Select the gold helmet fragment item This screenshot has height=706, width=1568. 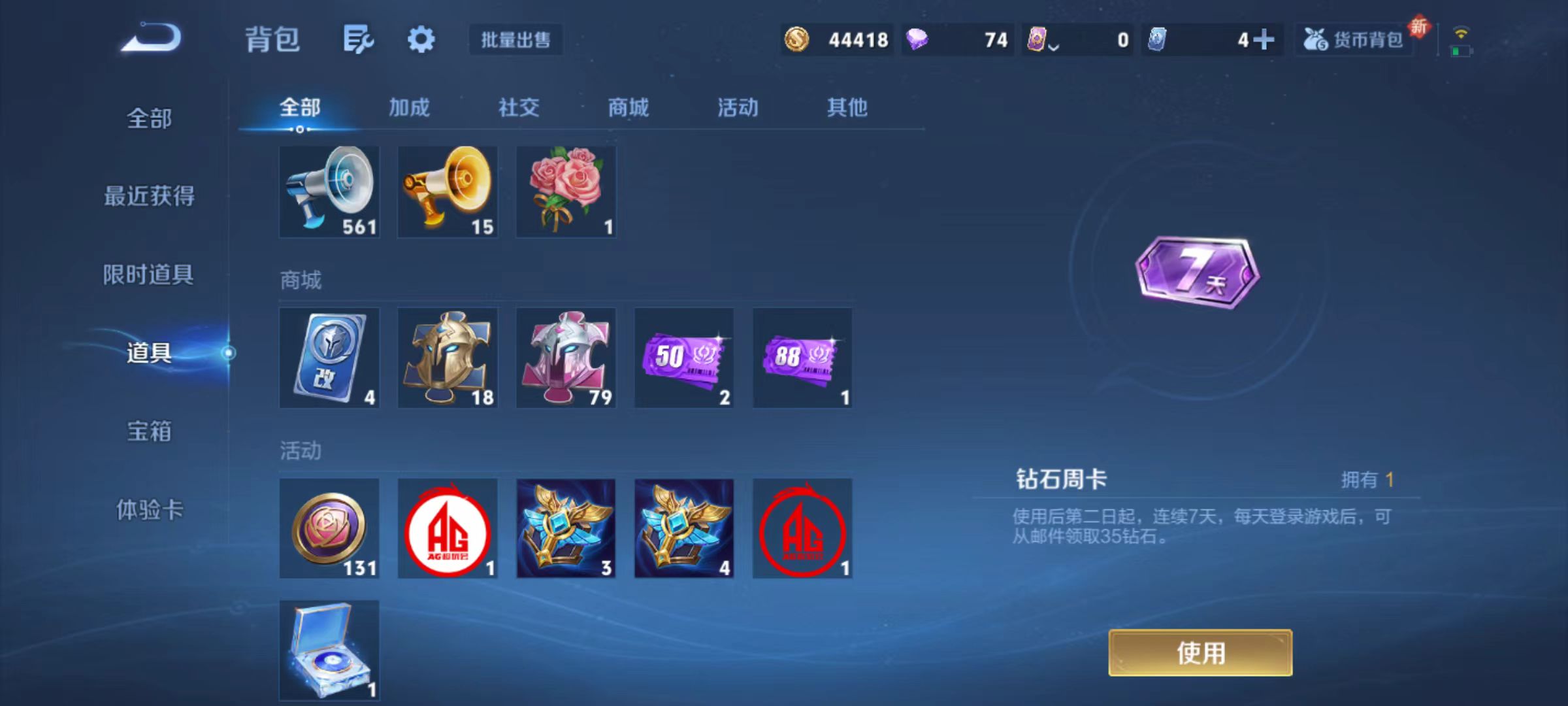(x=447, y=358)
